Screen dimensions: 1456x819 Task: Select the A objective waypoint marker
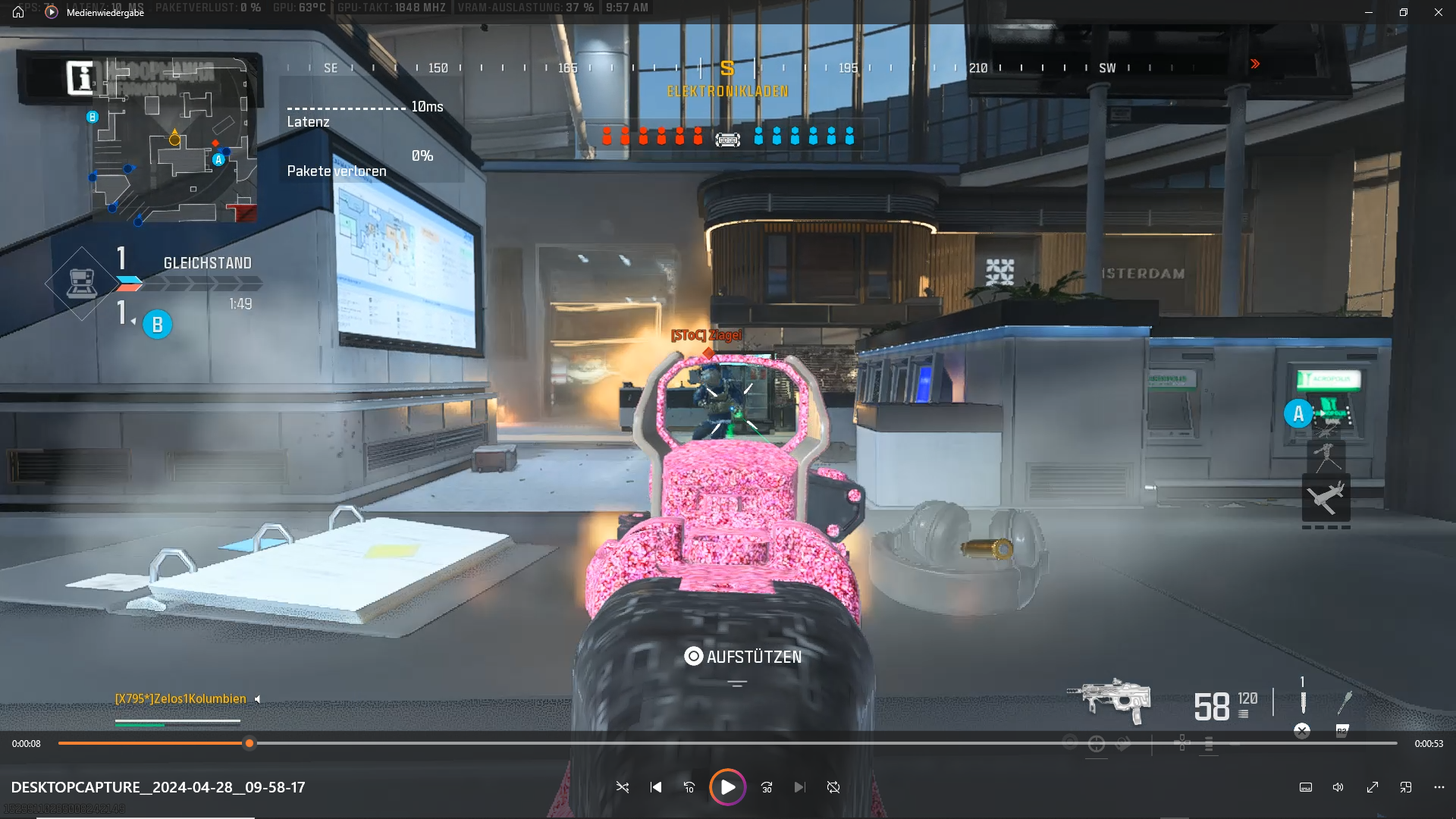click(x=1298, y=414)
